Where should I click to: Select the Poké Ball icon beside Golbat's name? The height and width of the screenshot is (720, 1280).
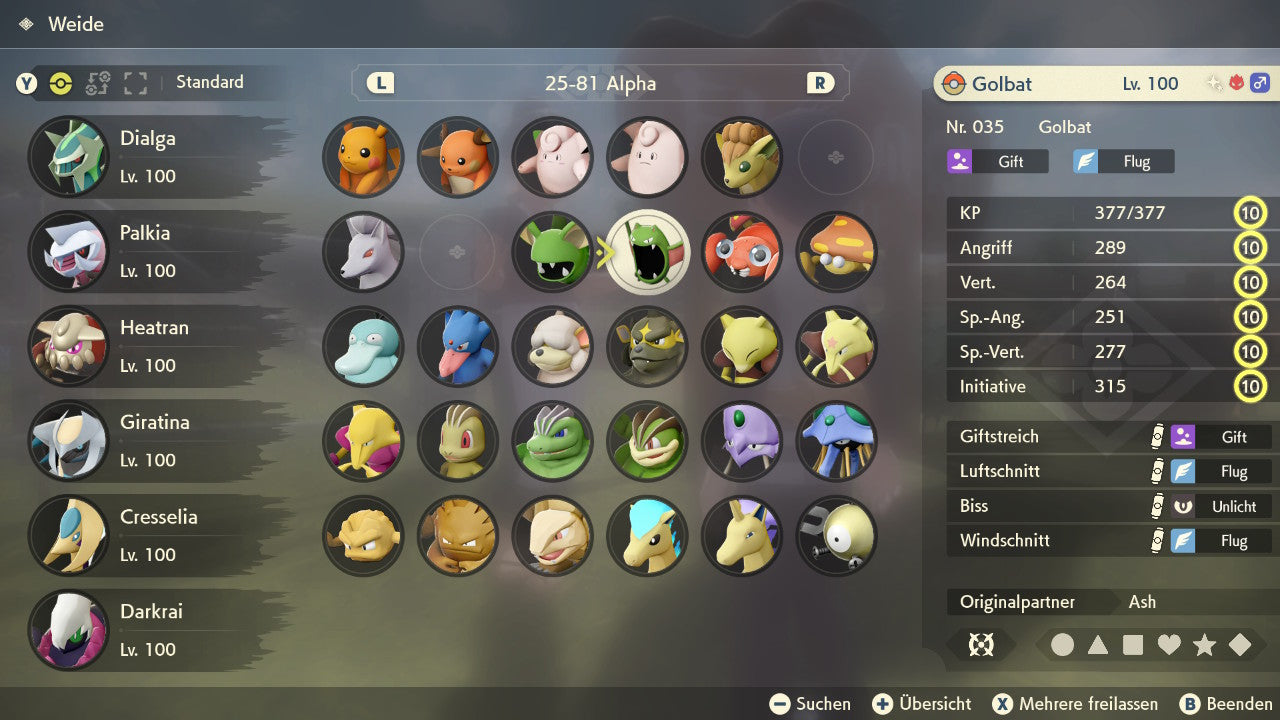point(955,84)
